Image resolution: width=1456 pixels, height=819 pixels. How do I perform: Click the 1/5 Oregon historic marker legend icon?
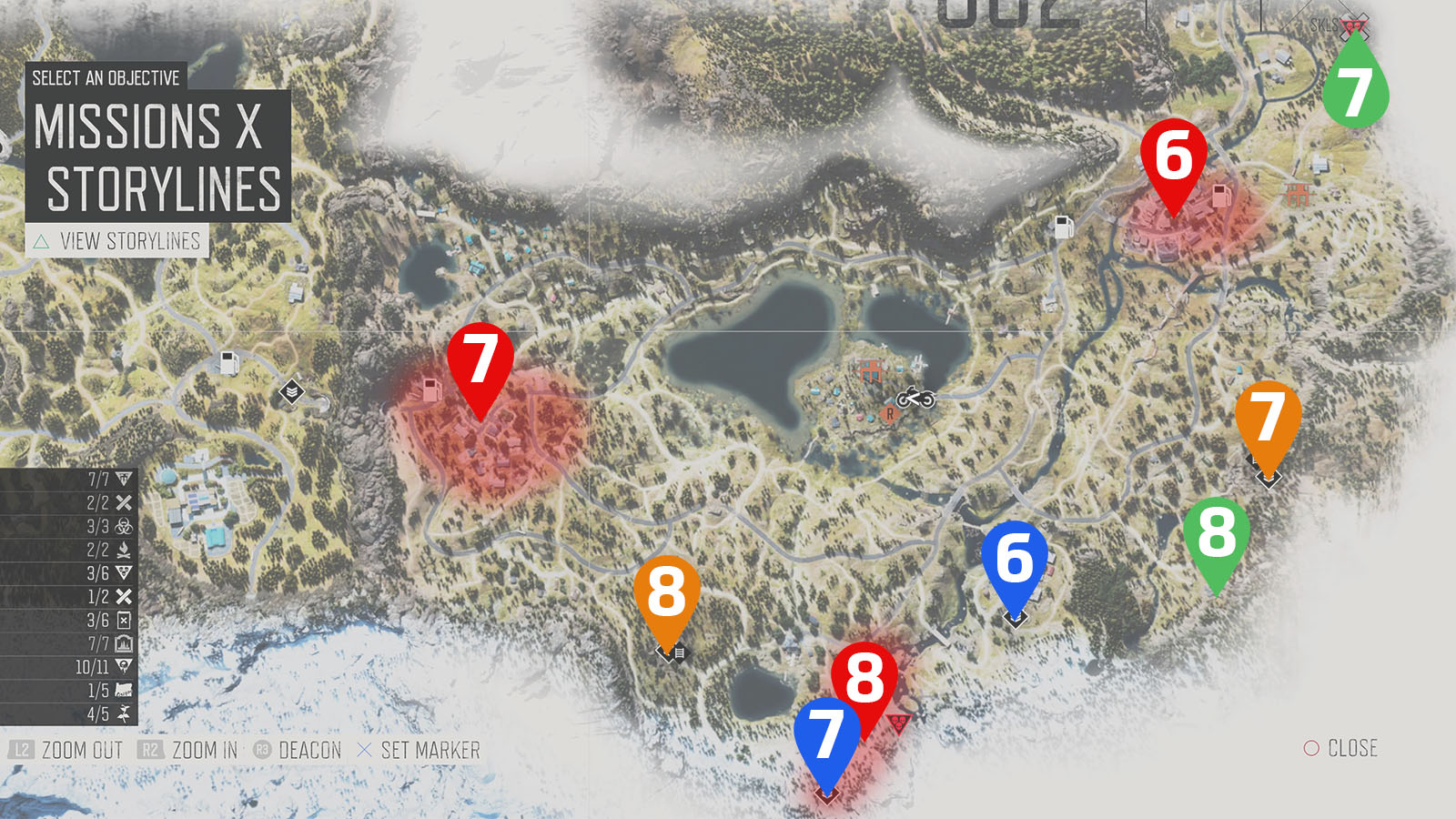(x=125, y=690)
